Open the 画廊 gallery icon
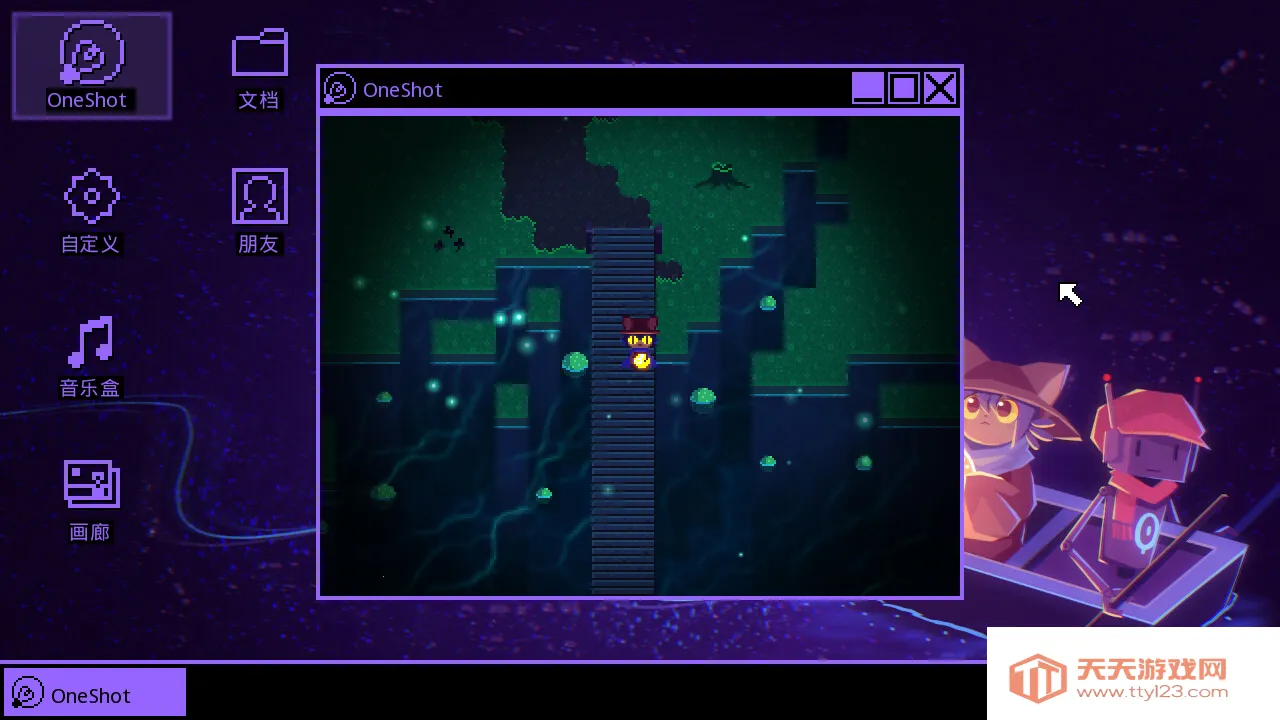 pyautogui.click(x=91, y=486)
